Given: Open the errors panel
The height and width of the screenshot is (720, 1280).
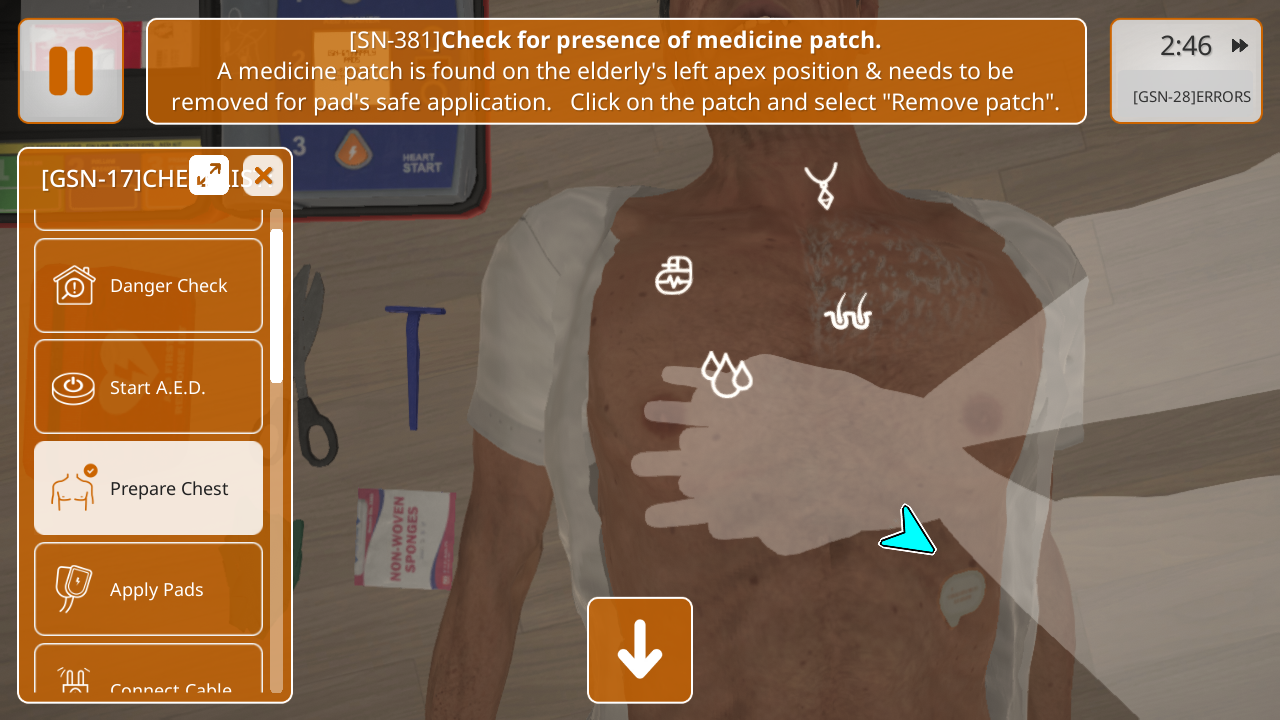Looking at the screenshot, I should (1191, 97).
